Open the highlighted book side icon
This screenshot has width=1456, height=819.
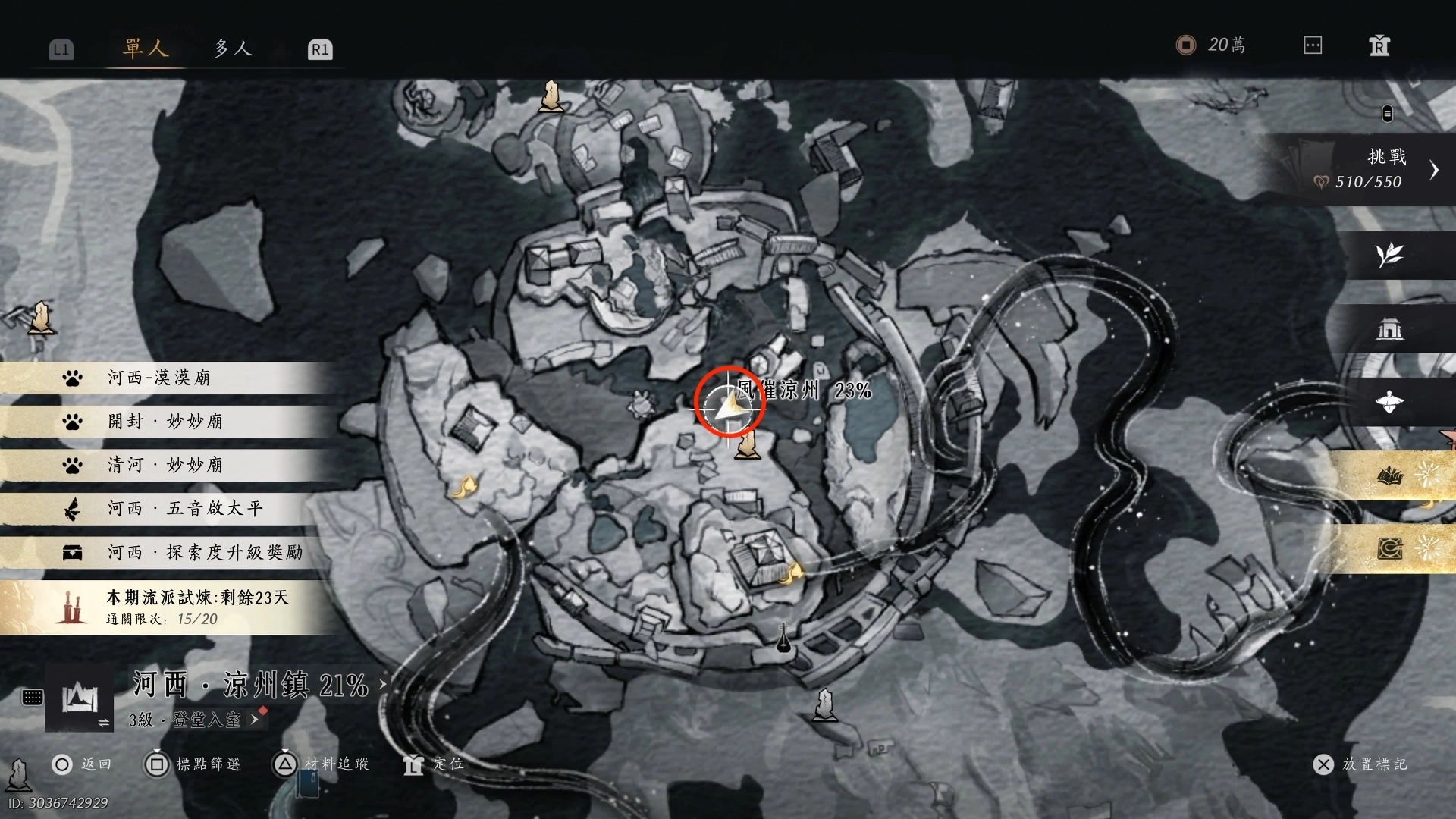[x=1389, y=476]
